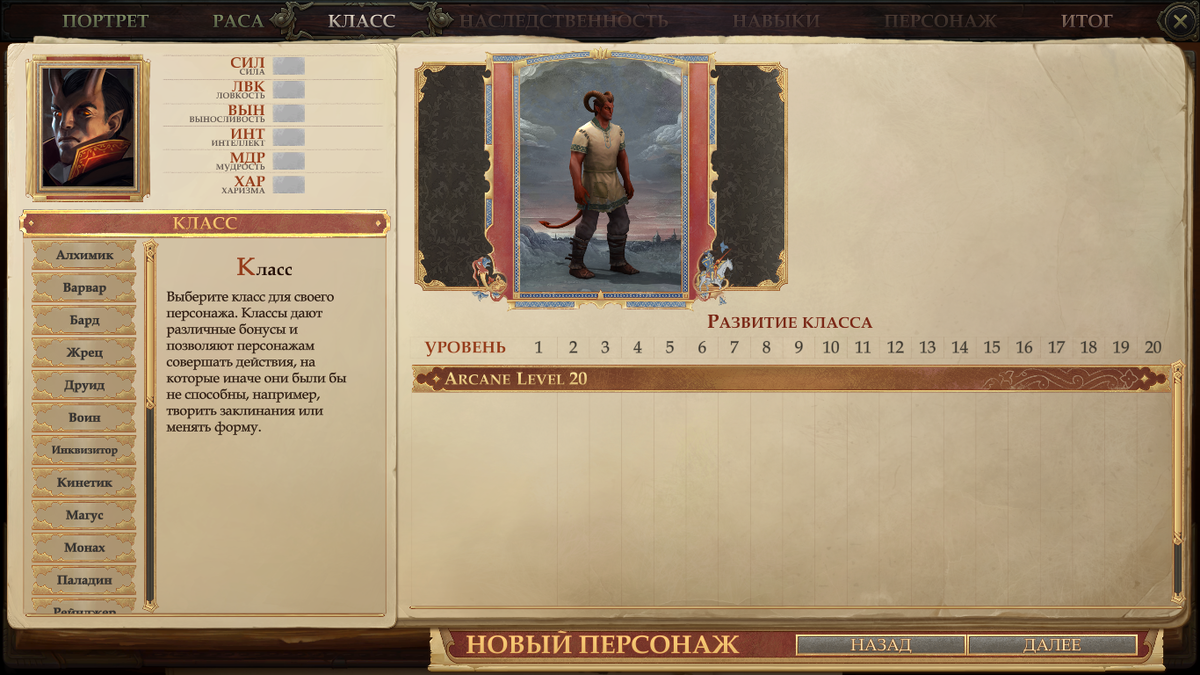This screenshot has width=1200, height=675.
Task: Continue with the Далее button
Action: click(x=1052, y=645)
